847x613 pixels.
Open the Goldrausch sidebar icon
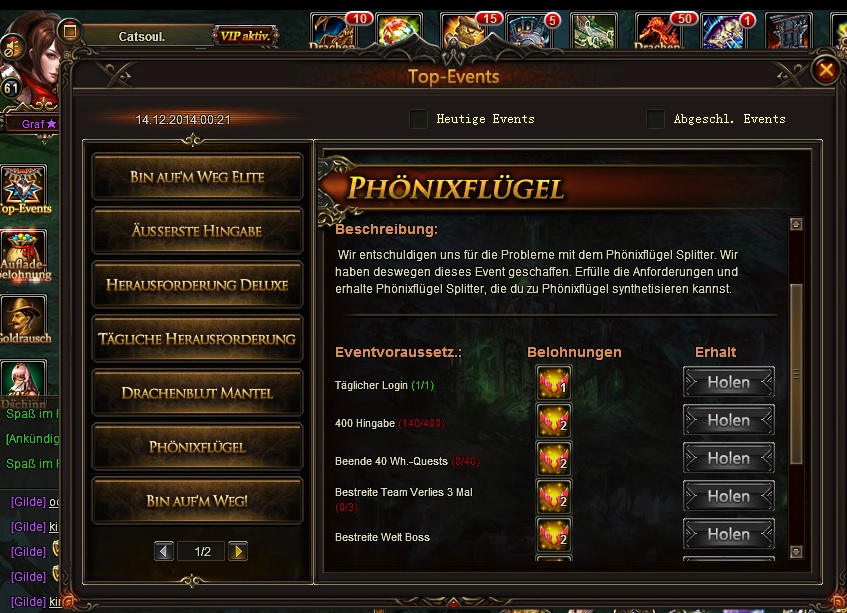[x=24, y=318]
